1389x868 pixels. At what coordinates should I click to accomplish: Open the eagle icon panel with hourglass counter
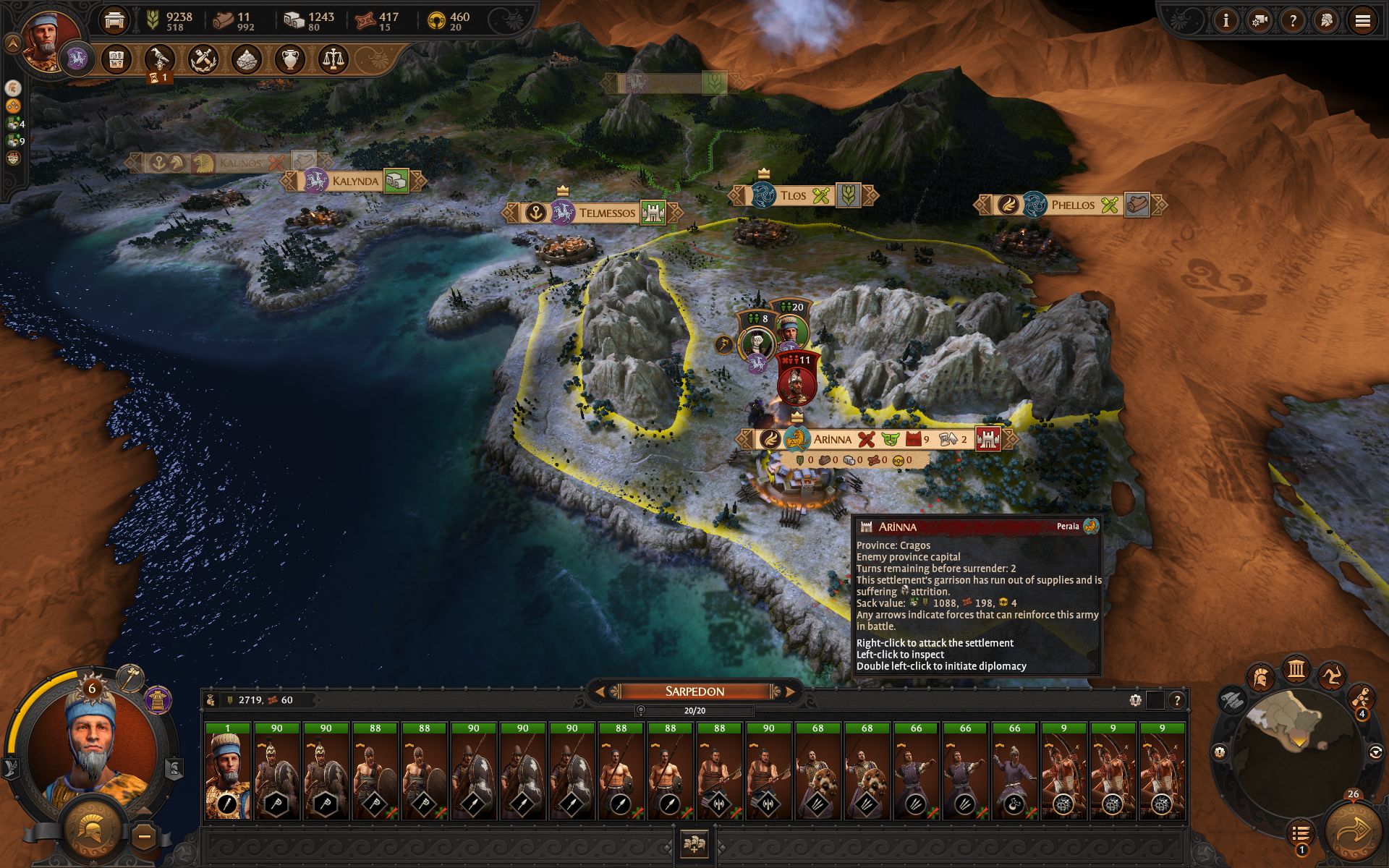[159, 59]
